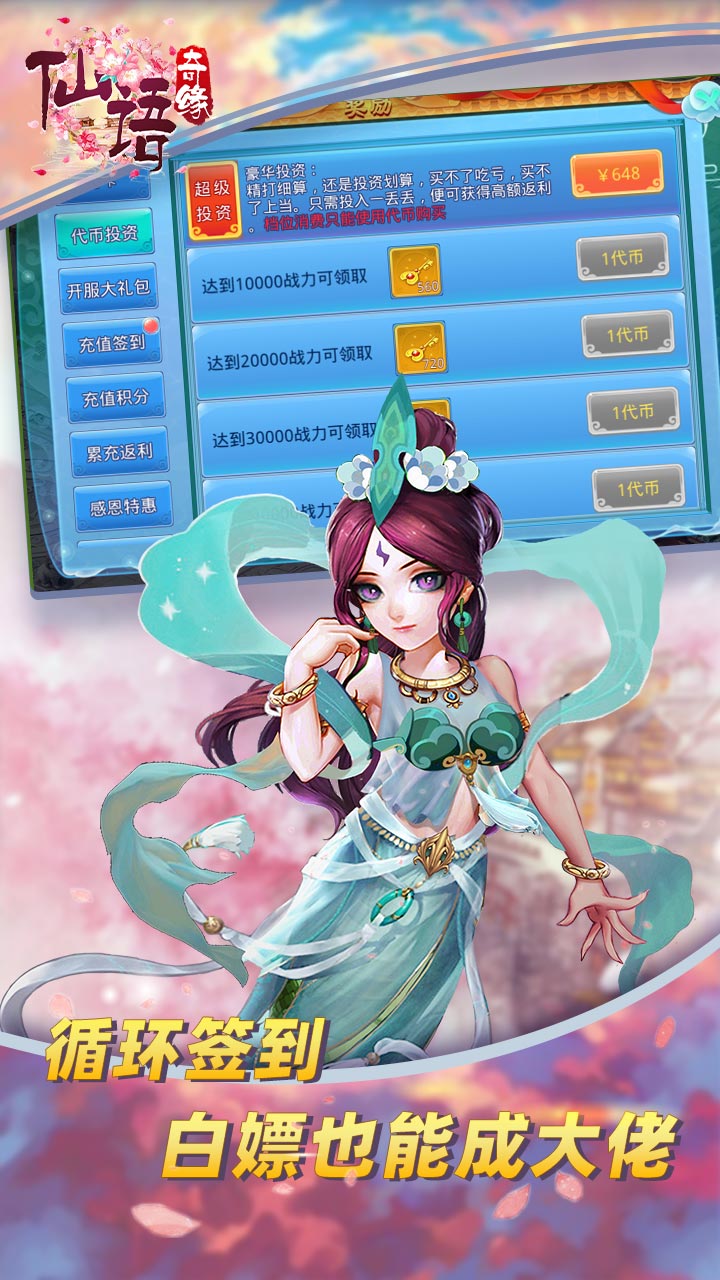Inspect the 560 gold key reward icon

coord(415,271)
